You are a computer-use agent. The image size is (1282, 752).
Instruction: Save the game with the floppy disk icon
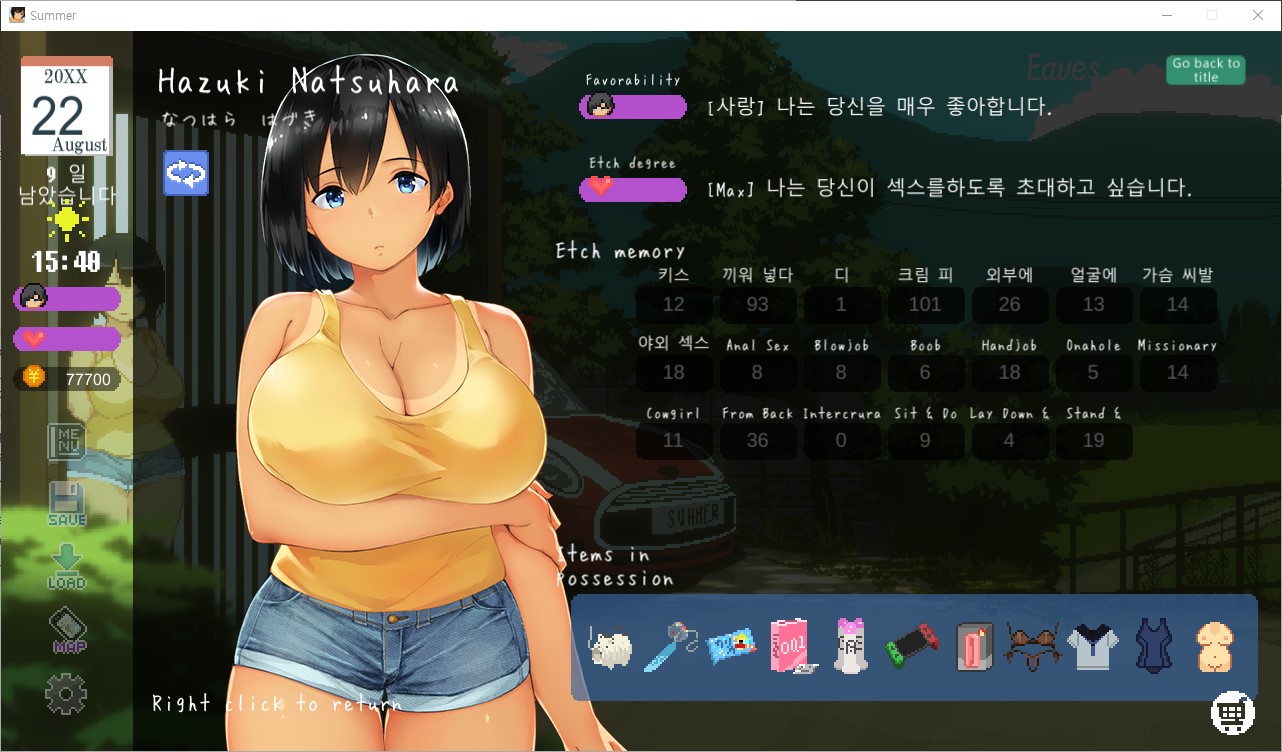click(67, 504)
